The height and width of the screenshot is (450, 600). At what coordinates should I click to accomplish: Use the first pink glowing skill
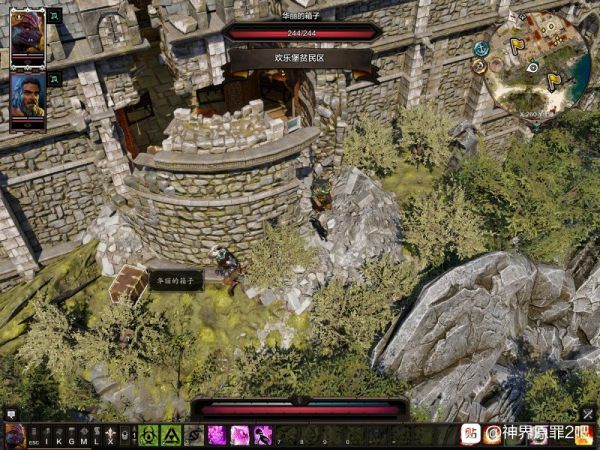(216, 435)
